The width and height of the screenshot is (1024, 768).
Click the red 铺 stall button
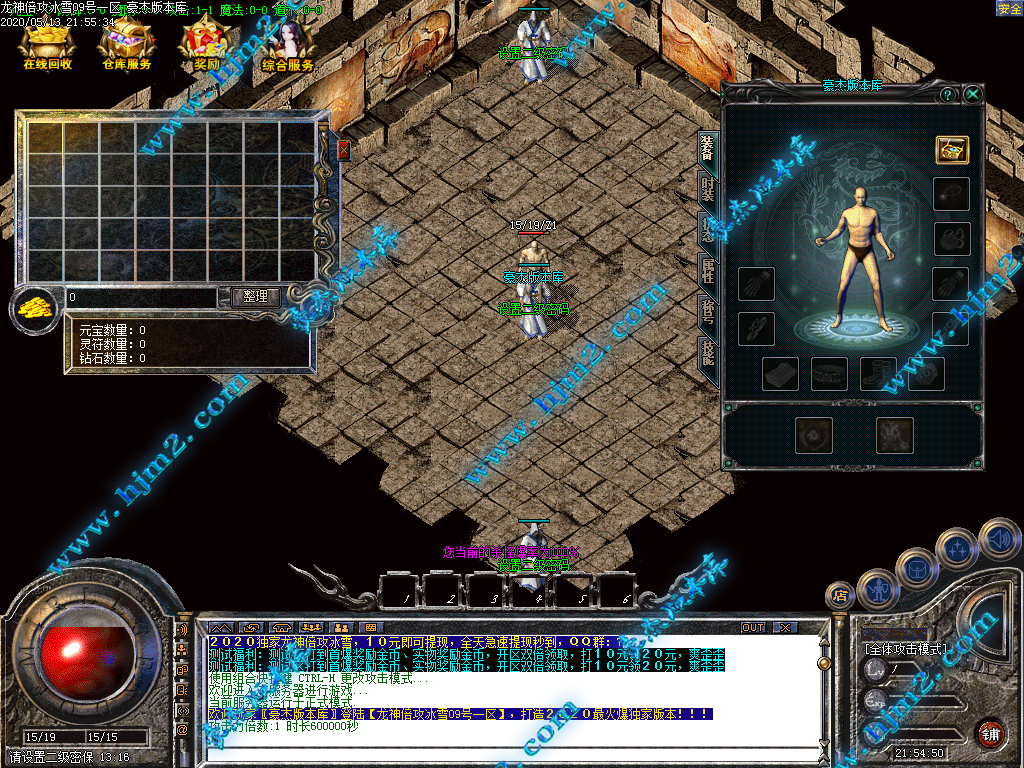pos(990,733)
